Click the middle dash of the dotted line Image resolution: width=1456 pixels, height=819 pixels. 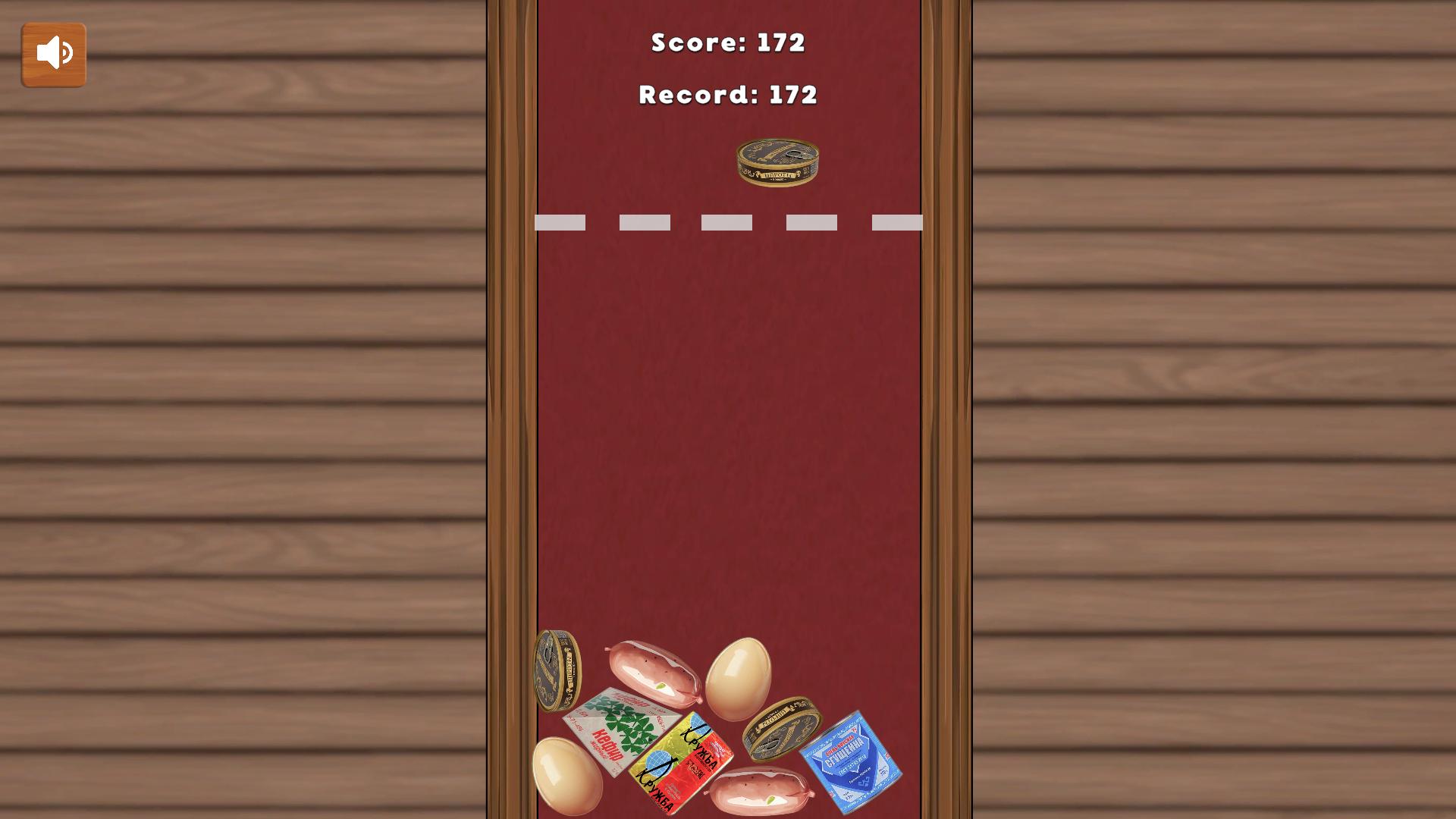[x=726, y=221]
